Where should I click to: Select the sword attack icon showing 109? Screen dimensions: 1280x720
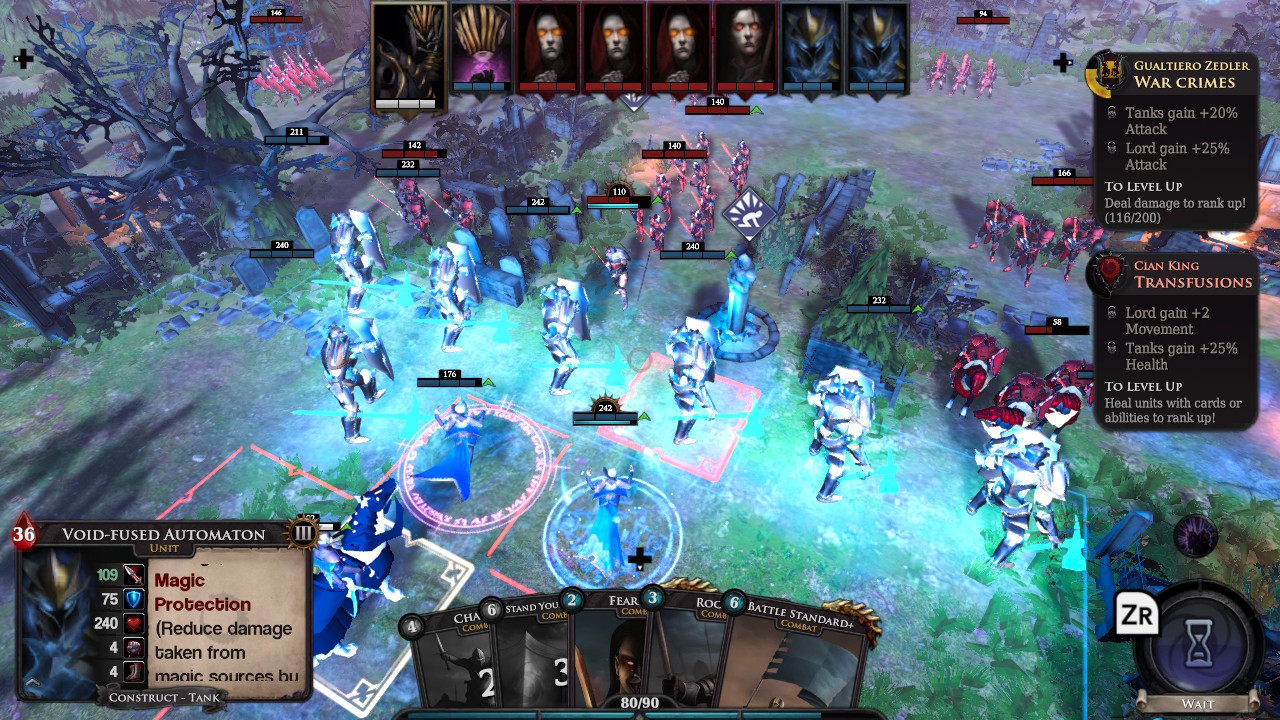pyautogui.click(x=133, y=575)
